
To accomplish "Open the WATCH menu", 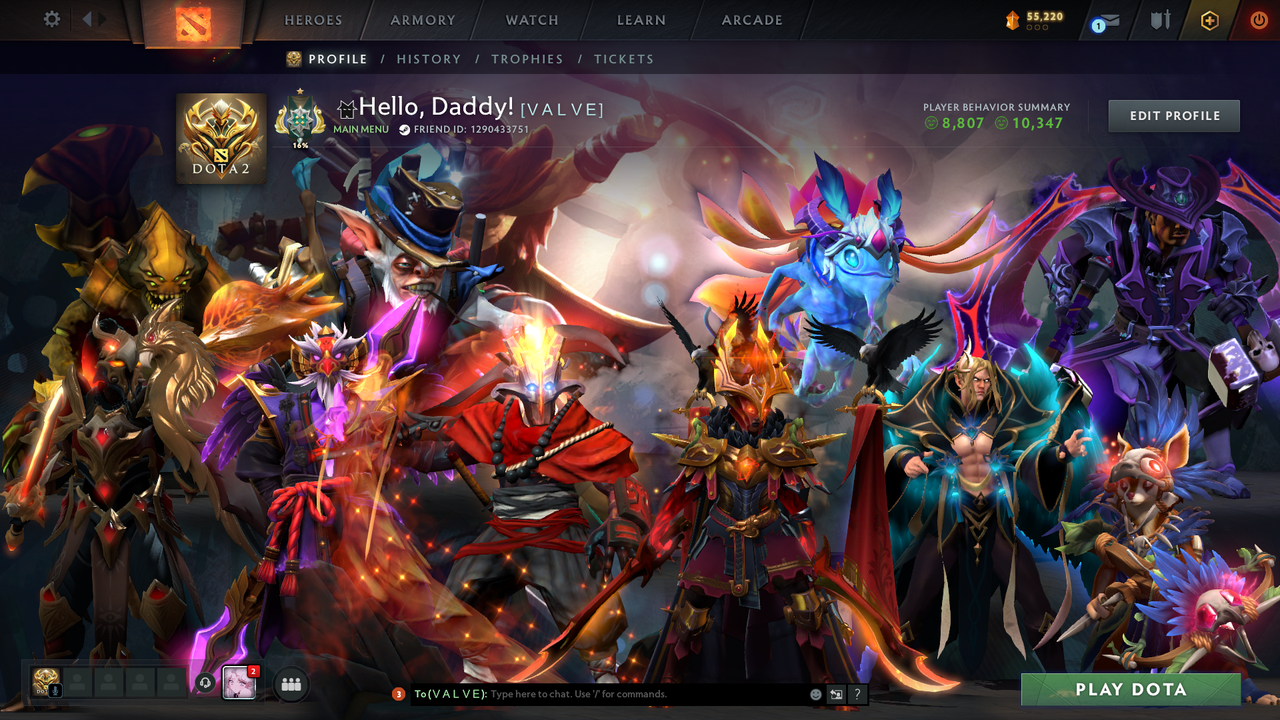I will pyautogui.click(x=531, y=20).
